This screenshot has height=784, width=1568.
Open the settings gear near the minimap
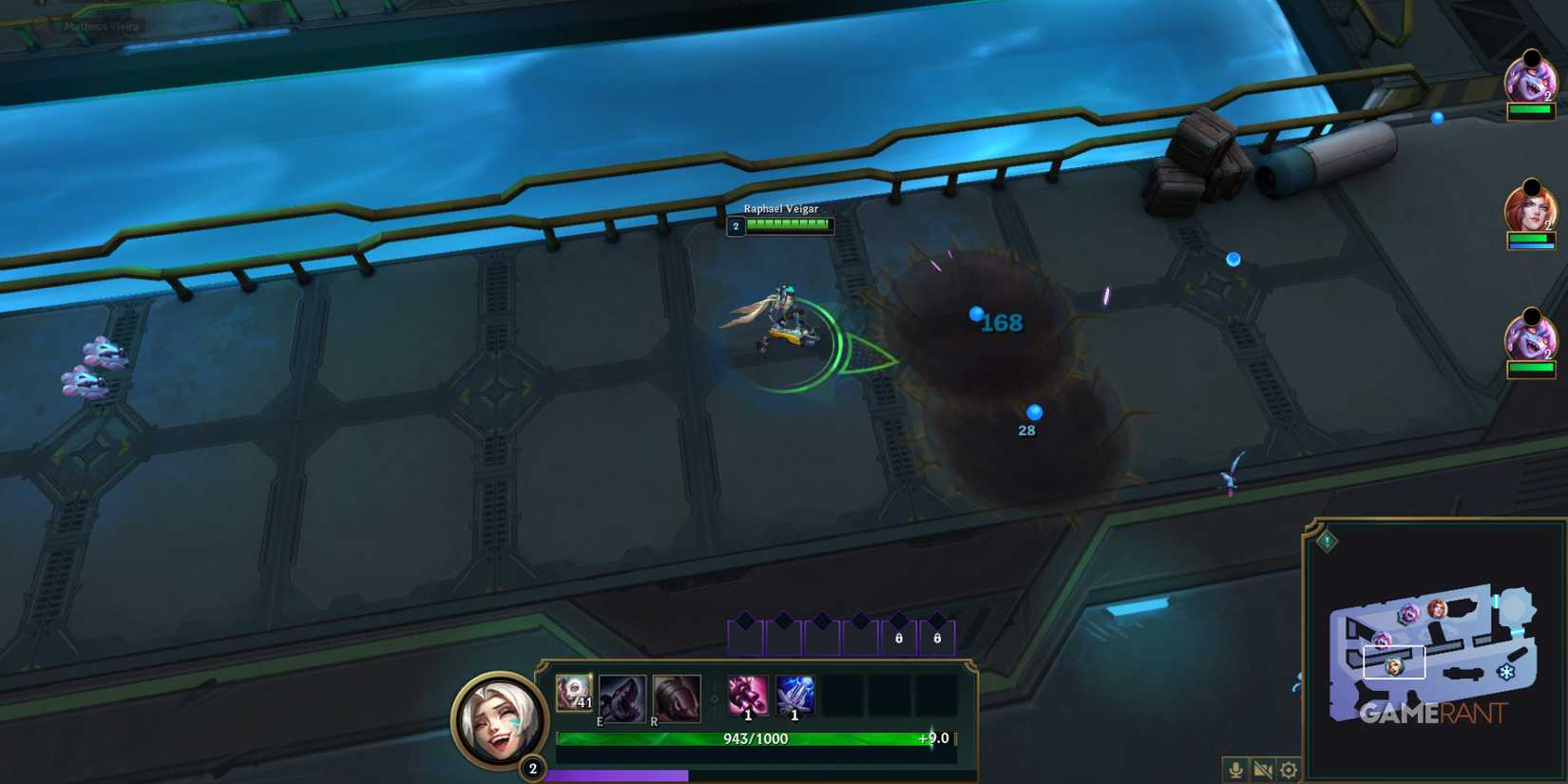pyautogui.click(x=1289, y=769)
